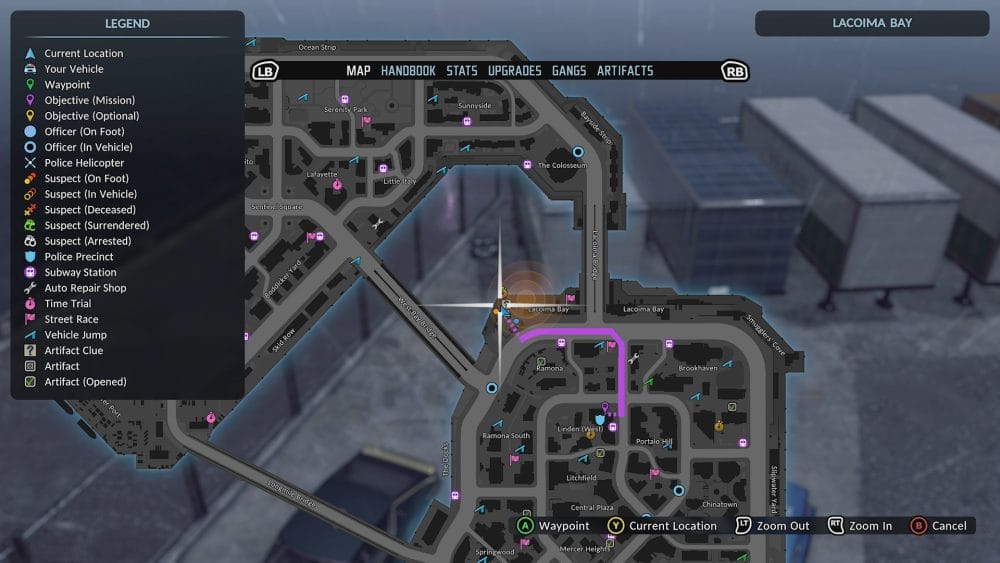Click the officer vehicle marker near The Colosseum
Image resolution: width=1000 pixels, height=563 pixels.
pyautogui.click(x=578, y=152)
